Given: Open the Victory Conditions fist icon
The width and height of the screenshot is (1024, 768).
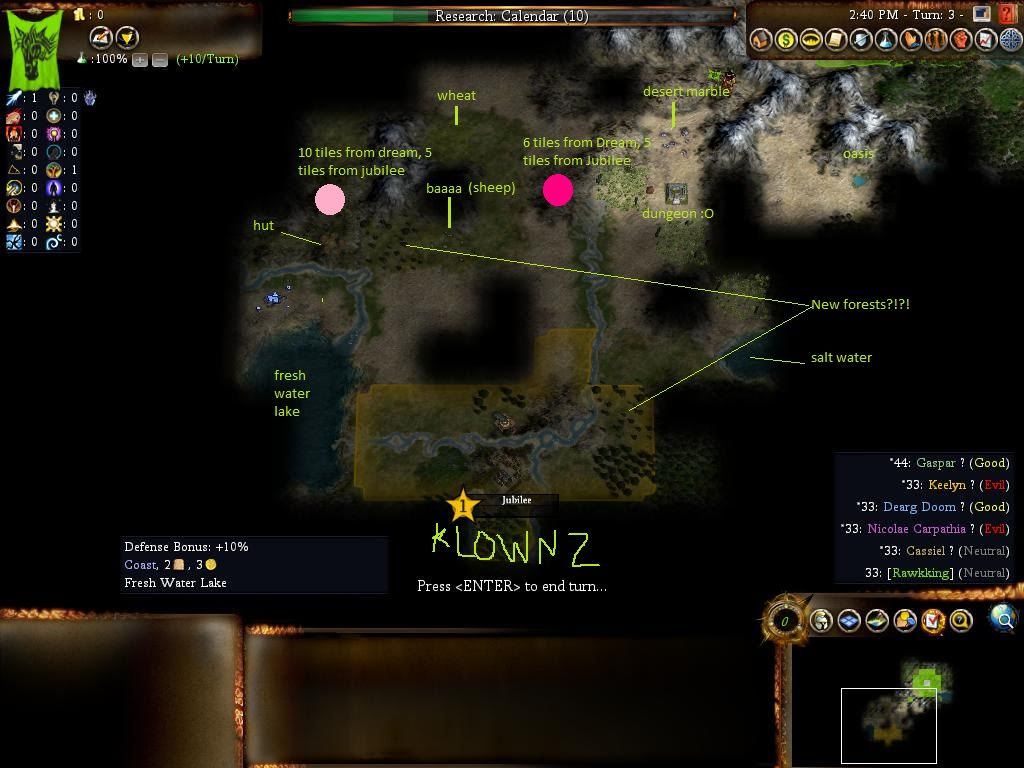Looking at the screenshot, I should coord(961,40).
